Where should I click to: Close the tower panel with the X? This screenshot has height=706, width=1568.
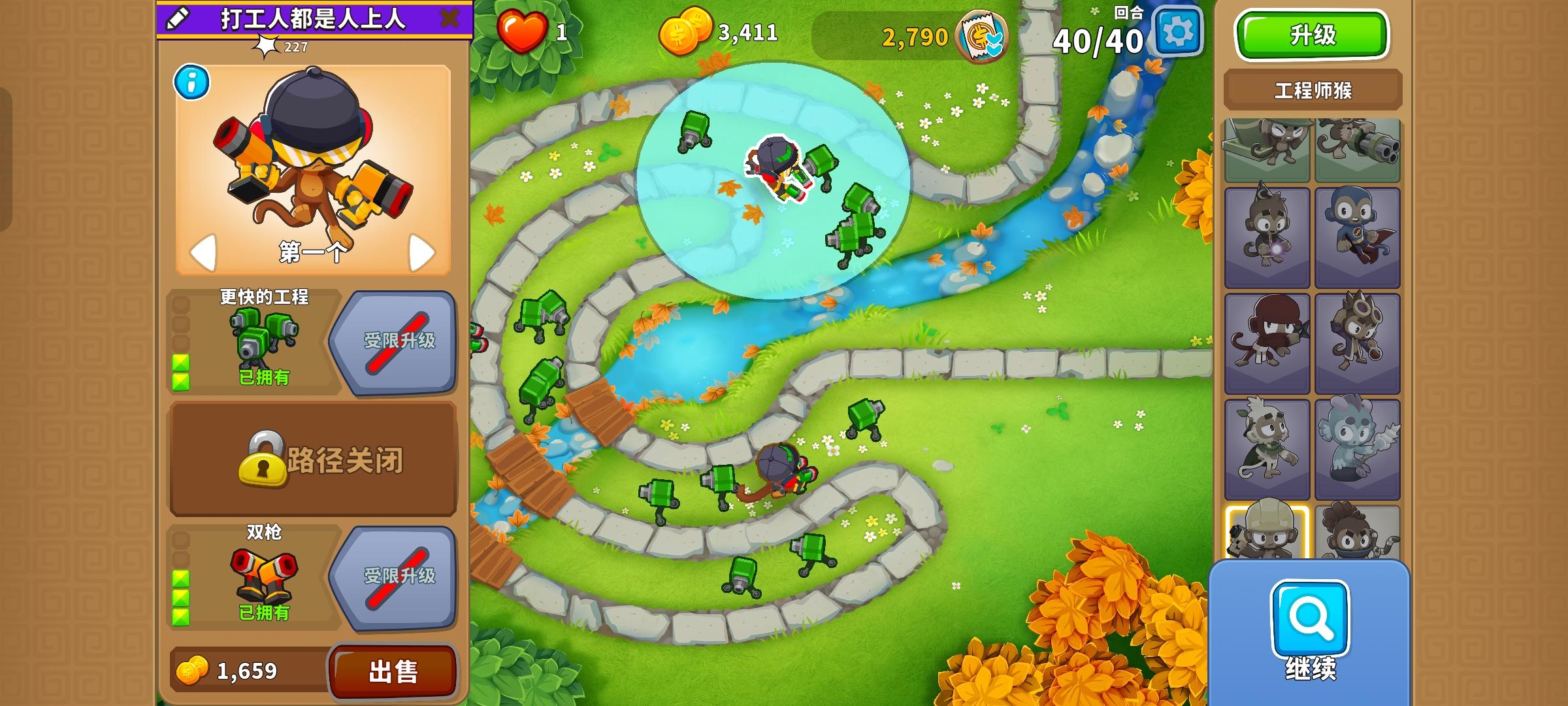pos(449,18)
